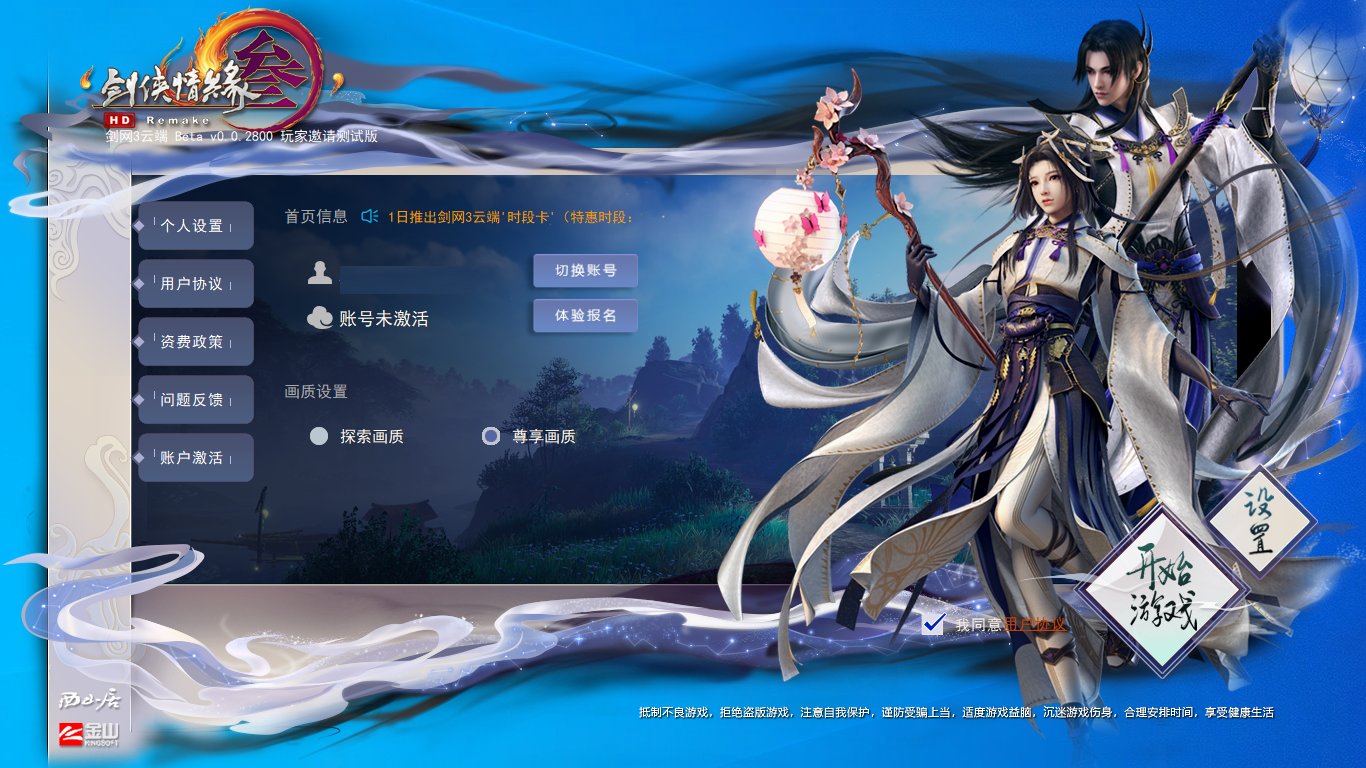Screen dimensions: 1366x768
Task: View the 资费政策 policy page
Action: (x=196, y=341)
